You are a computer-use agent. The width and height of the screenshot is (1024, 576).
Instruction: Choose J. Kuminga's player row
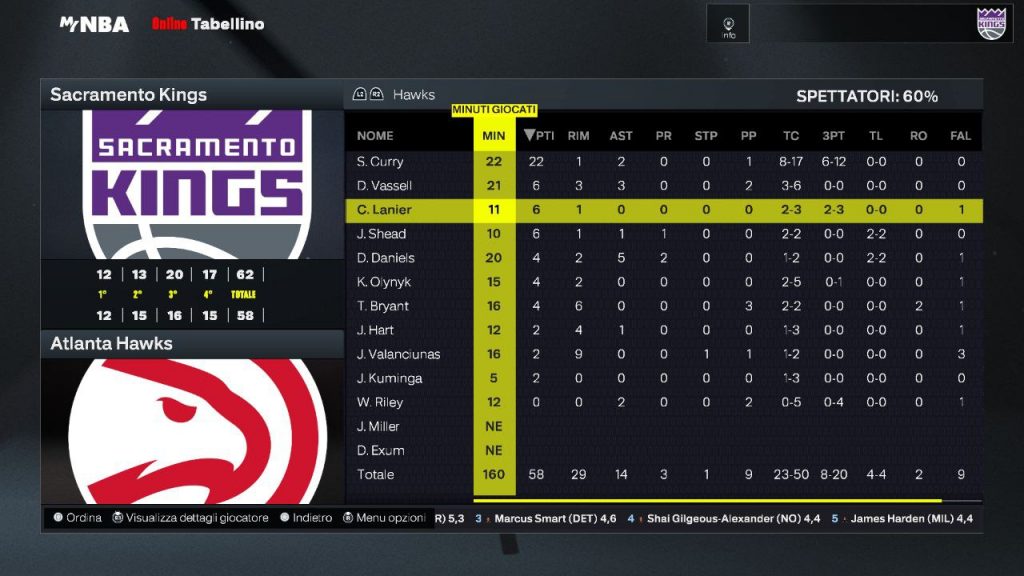pyautogui.click(x=389, y=378)
